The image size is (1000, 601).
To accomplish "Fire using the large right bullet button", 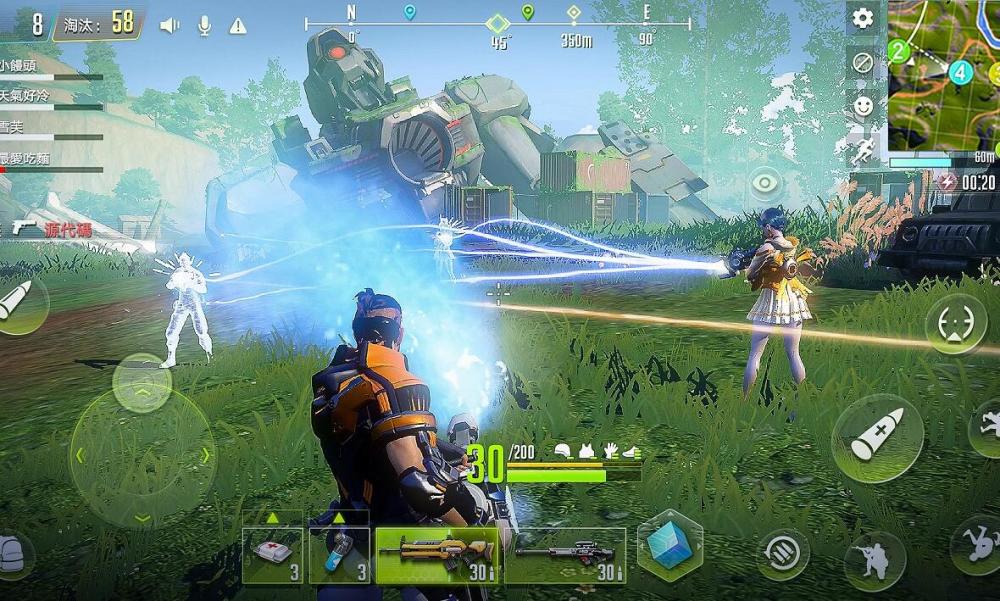I will point(876,438).
